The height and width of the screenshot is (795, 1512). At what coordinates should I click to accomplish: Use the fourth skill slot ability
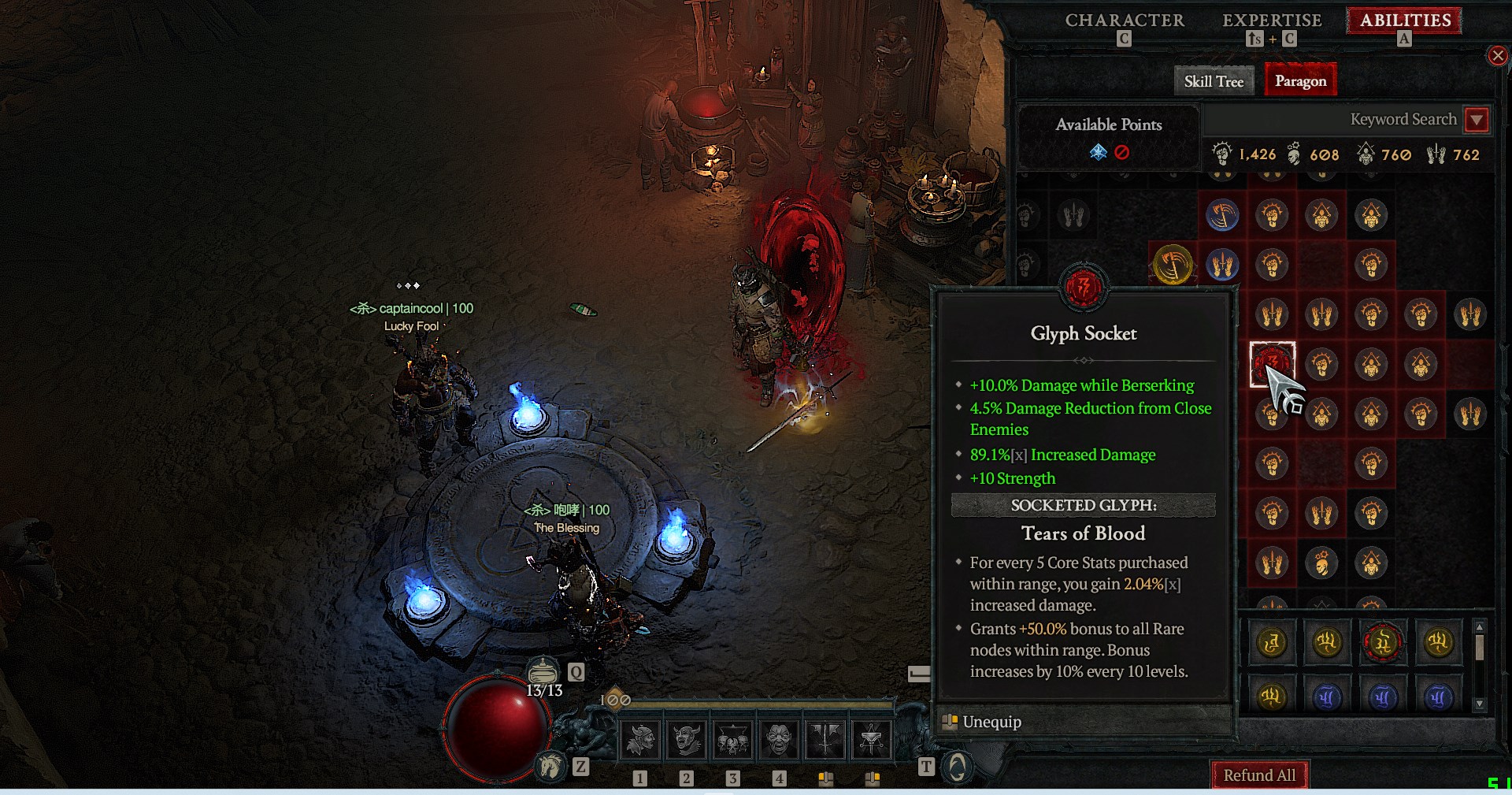click(779, 740)
